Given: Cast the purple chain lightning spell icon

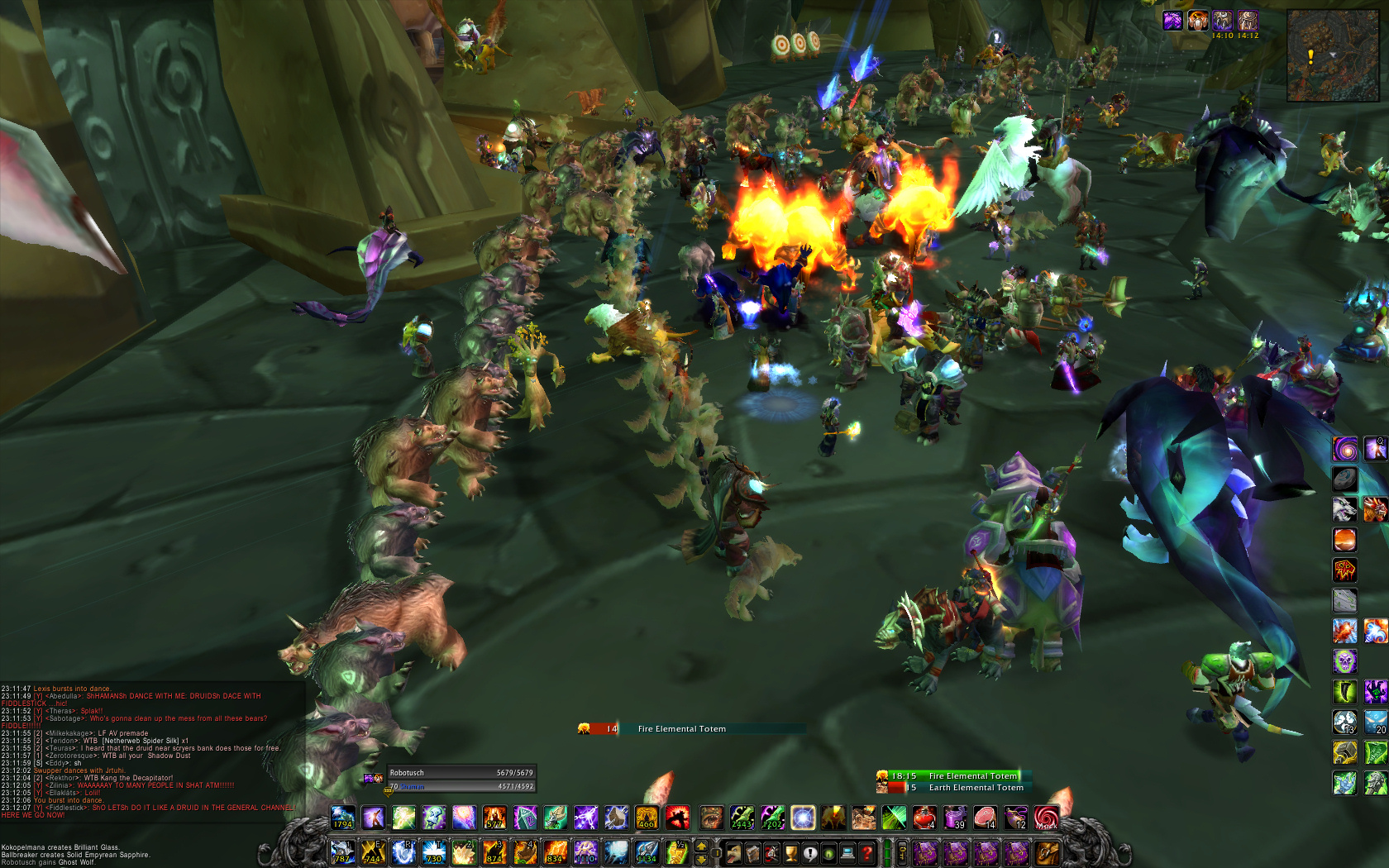Looking at the screenshot, I should click(585, 818).
